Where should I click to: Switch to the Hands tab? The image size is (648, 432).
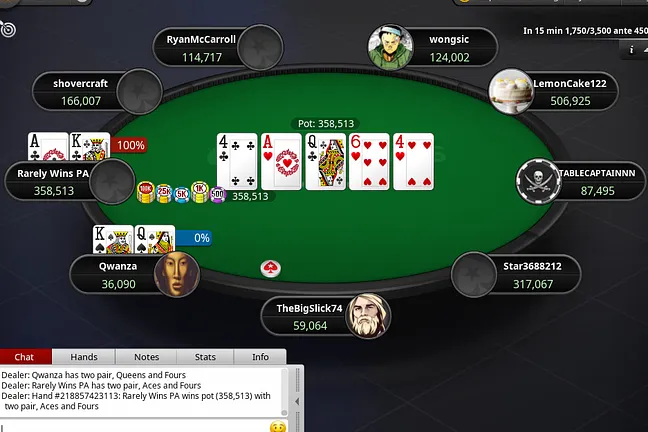click(x=83, y=357)
